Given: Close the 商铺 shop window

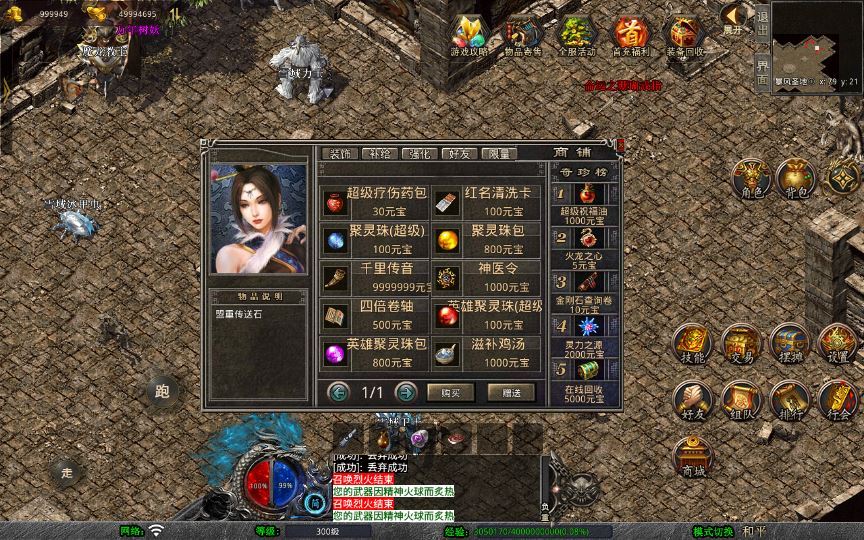Looking at the screenshot, I should click(x=620, y=145).
